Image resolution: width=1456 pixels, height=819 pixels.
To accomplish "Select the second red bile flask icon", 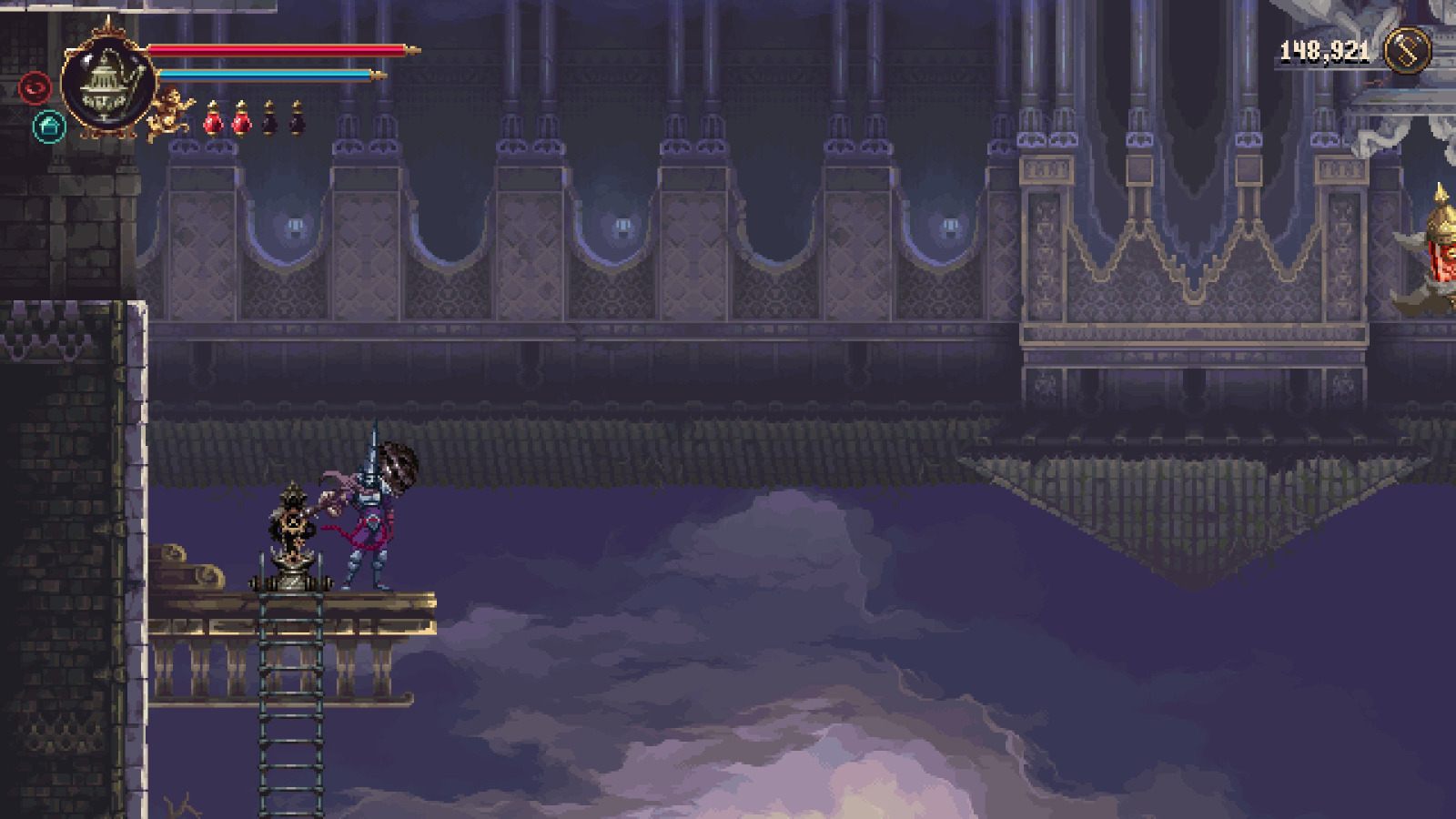I will pyautogui.click(x=241, y=119).
